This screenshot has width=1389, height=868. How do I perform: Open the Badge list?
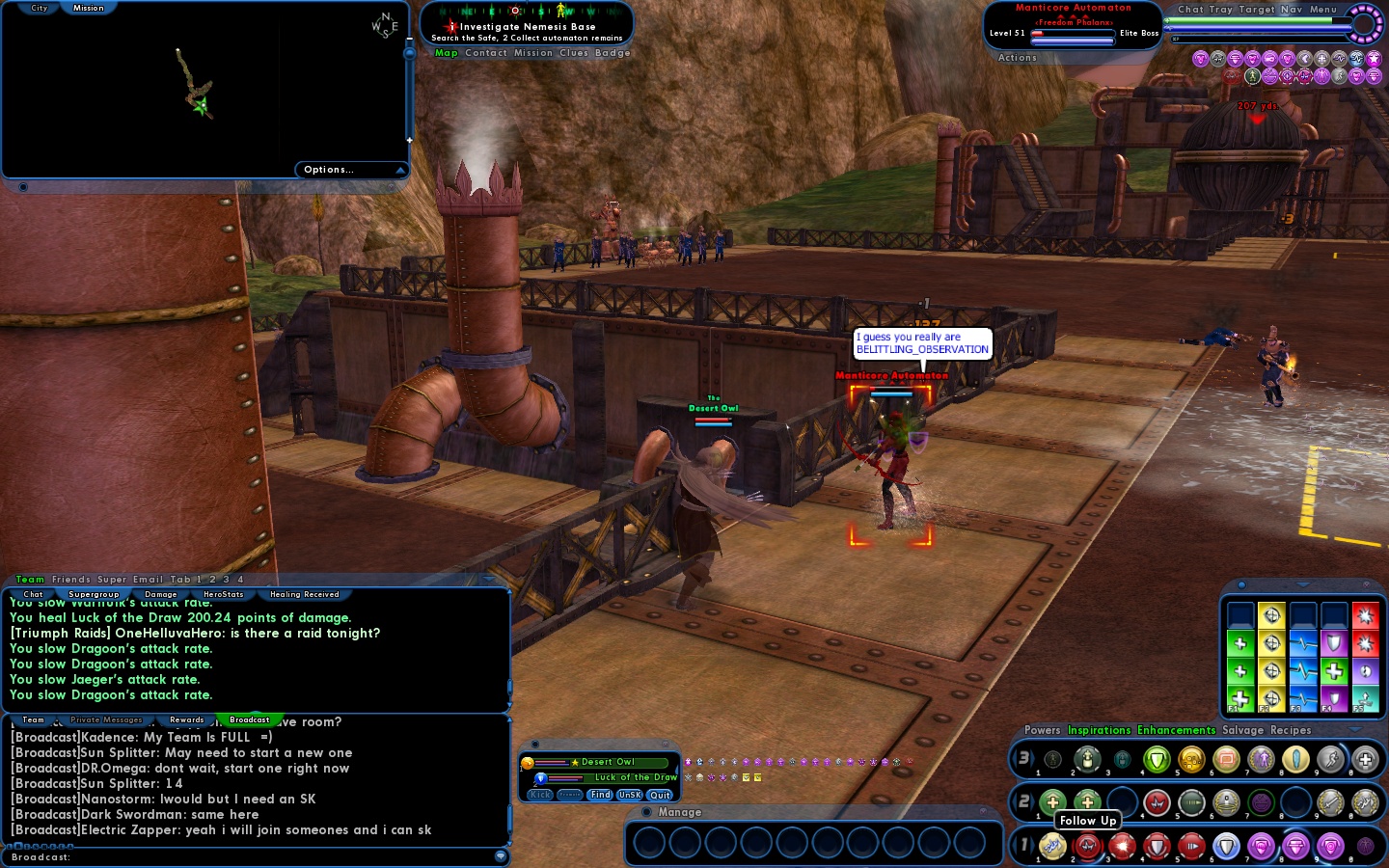coord(613,53)
